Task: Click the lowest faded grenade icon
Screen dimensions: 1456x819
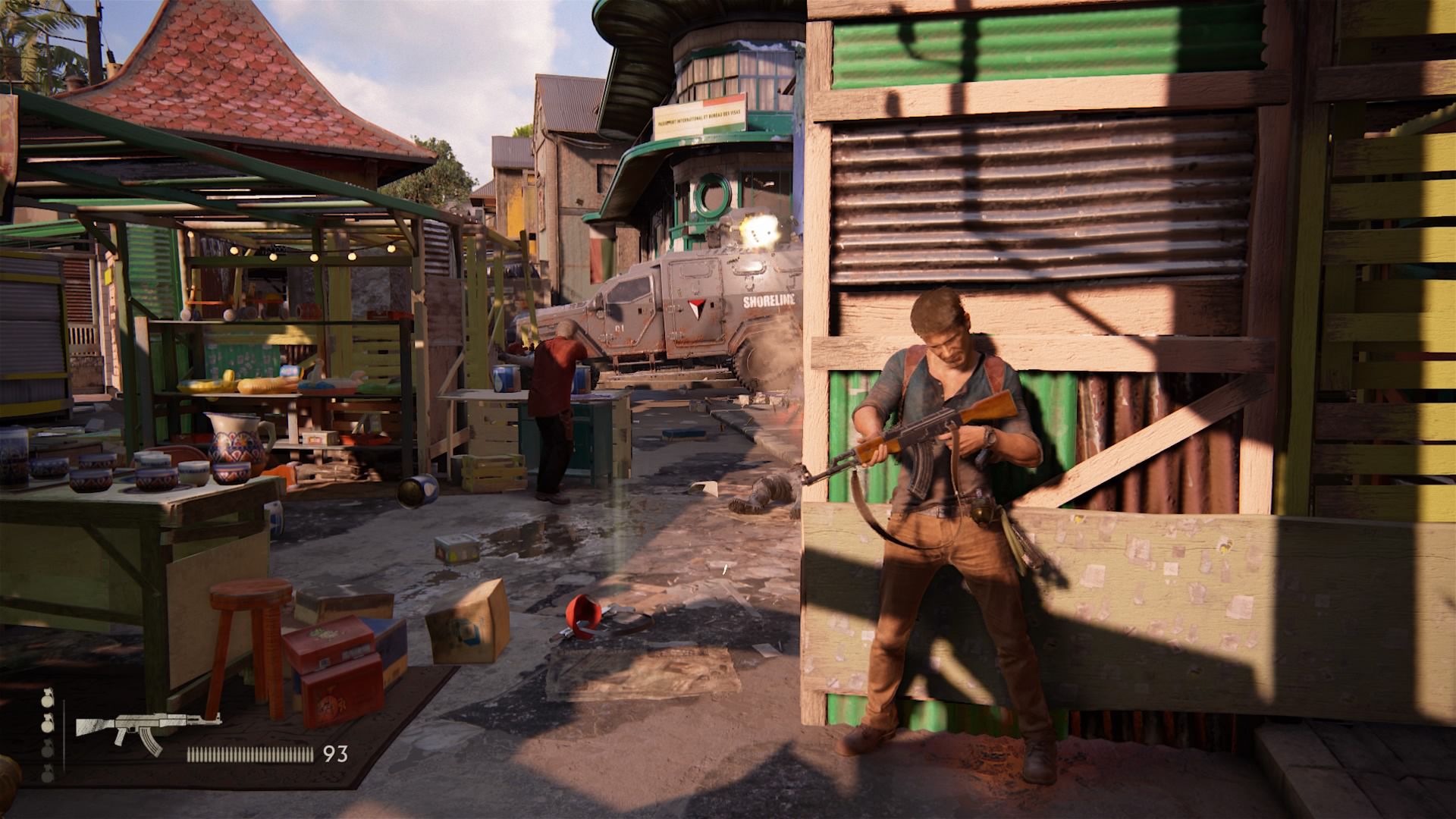Action: 47,773
